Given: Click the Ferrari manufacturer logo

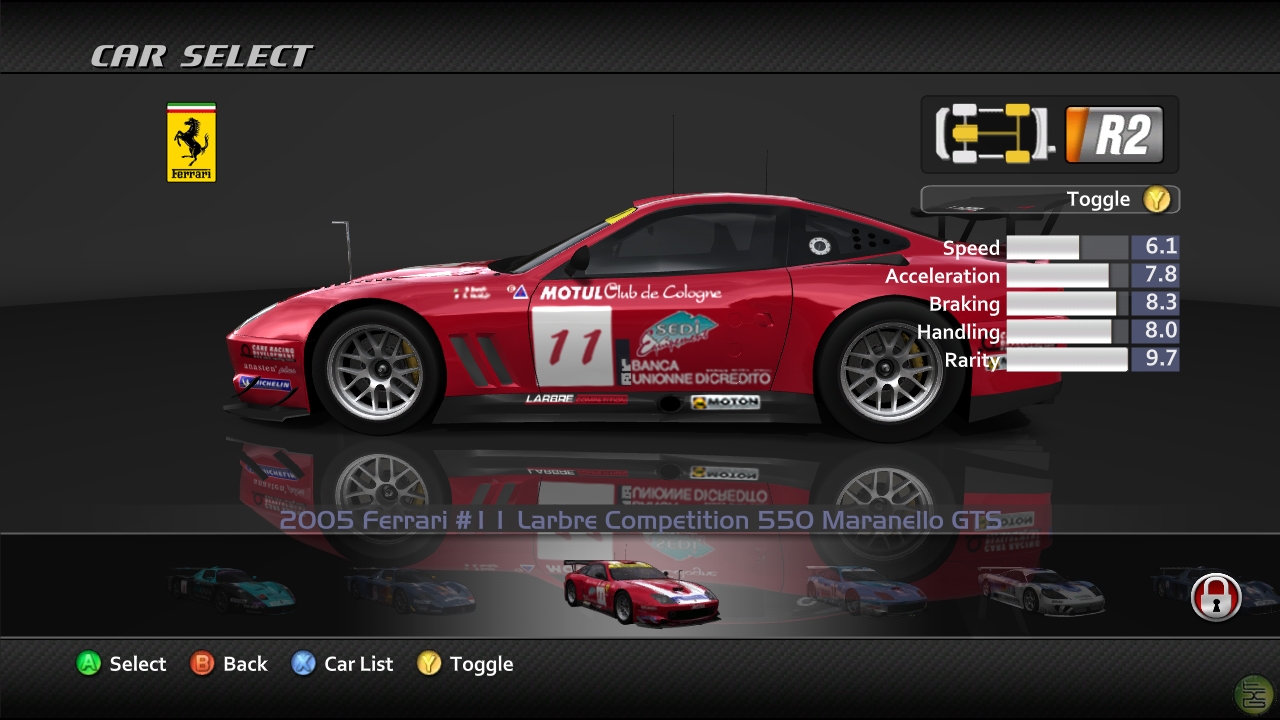Looking at the screenshot, I should tap(191, 143).
